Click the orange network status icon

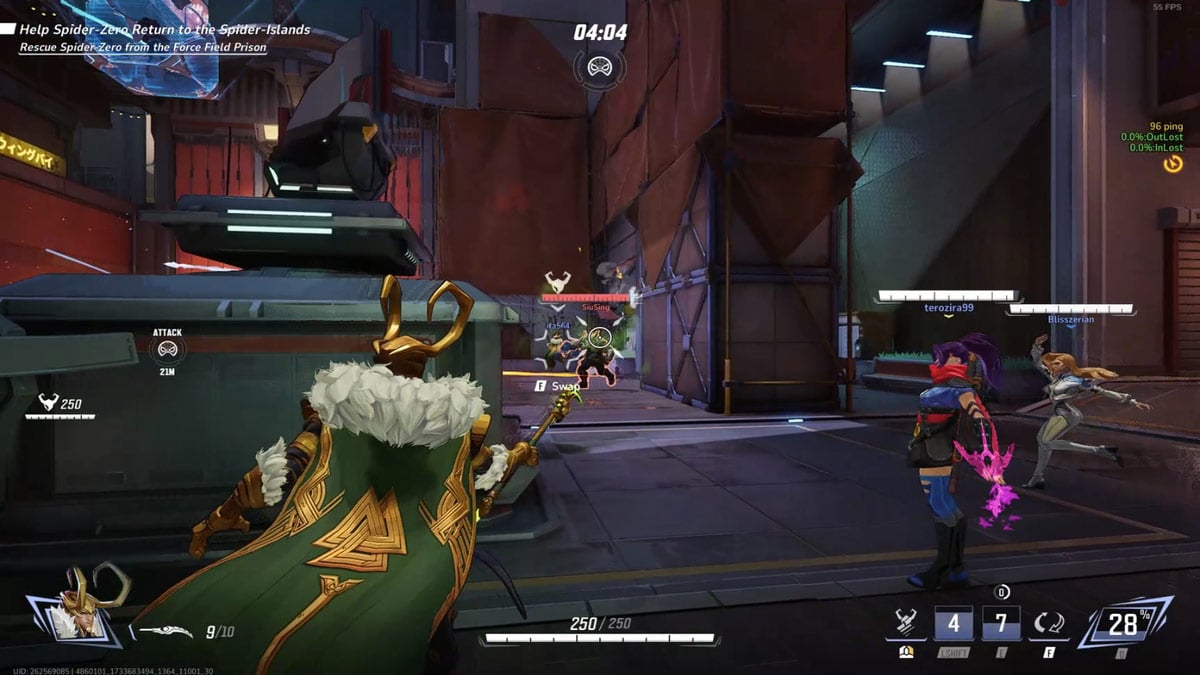pyautogui.click(x=1173, y=163)
